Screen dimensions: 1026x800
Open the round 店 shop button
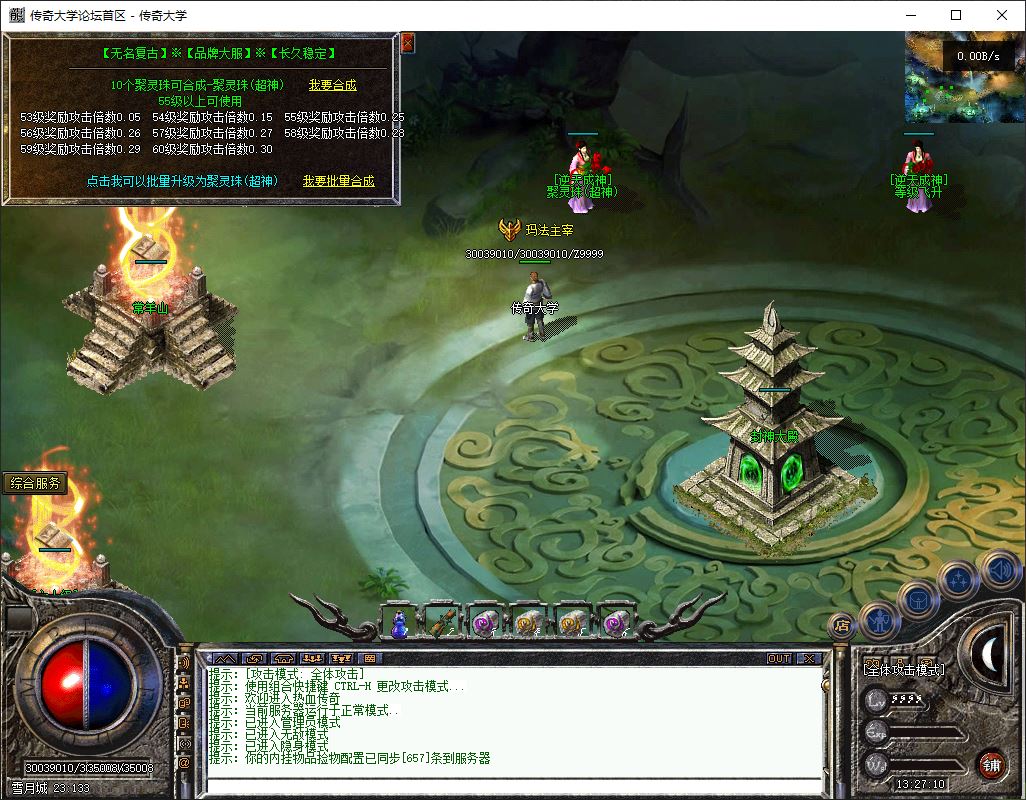coord(841,625)
